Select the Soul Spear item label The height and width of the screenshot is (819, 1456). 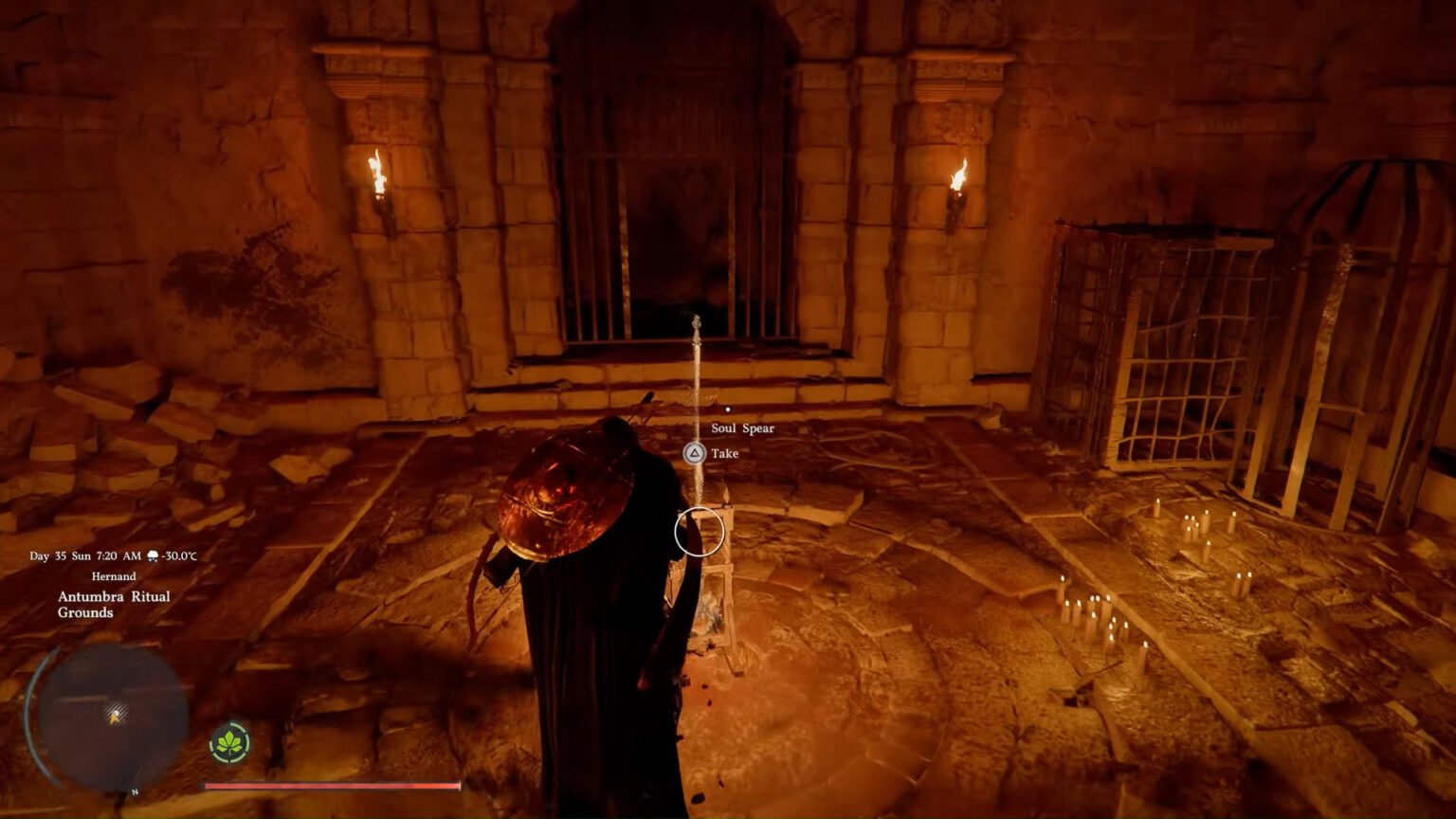[745, 428]
